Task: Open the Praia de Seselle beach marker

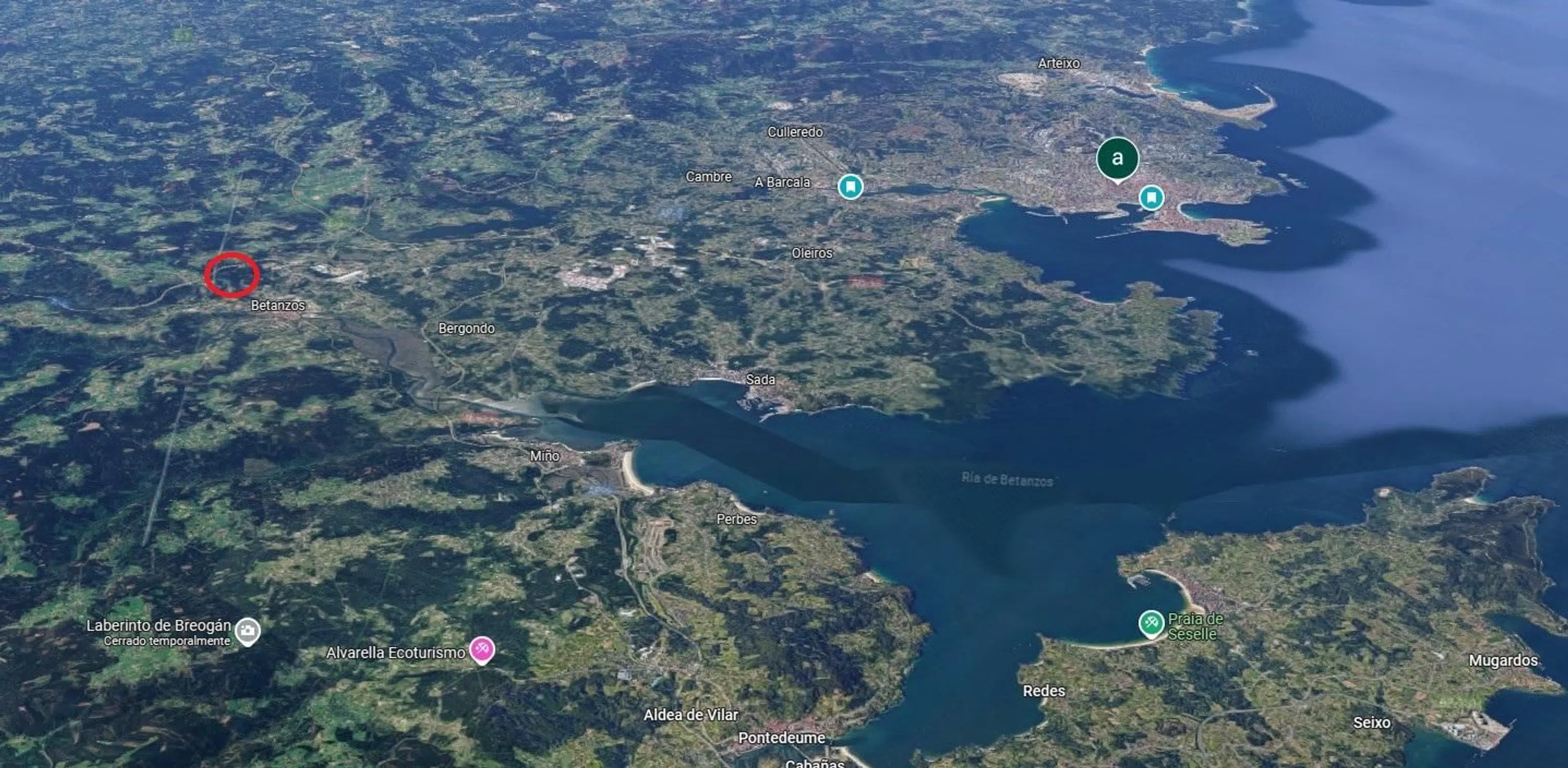Action: click(x=1151, y=624)
